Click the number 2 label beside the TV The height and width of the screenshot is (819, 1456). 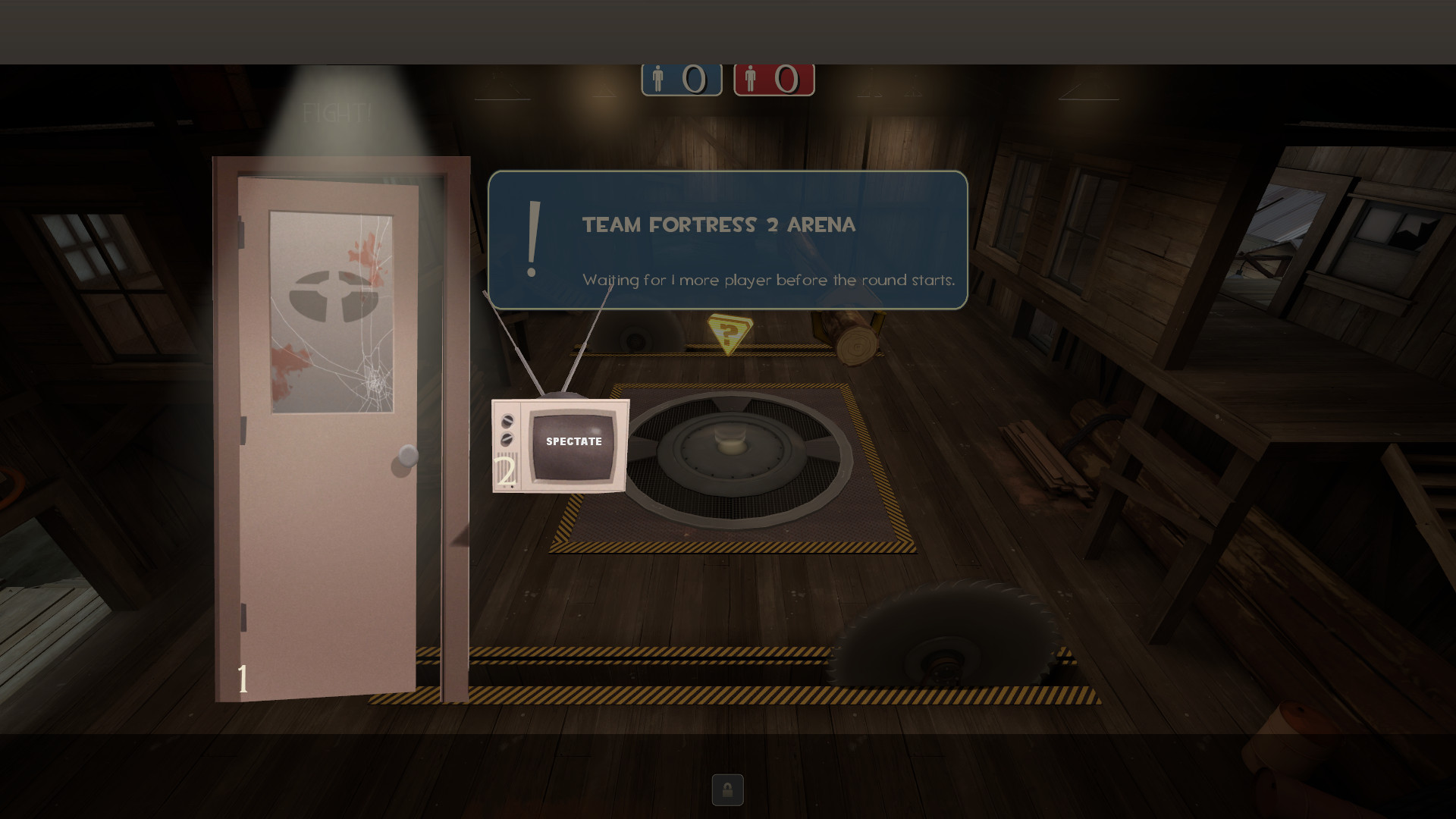click(506, 470)
